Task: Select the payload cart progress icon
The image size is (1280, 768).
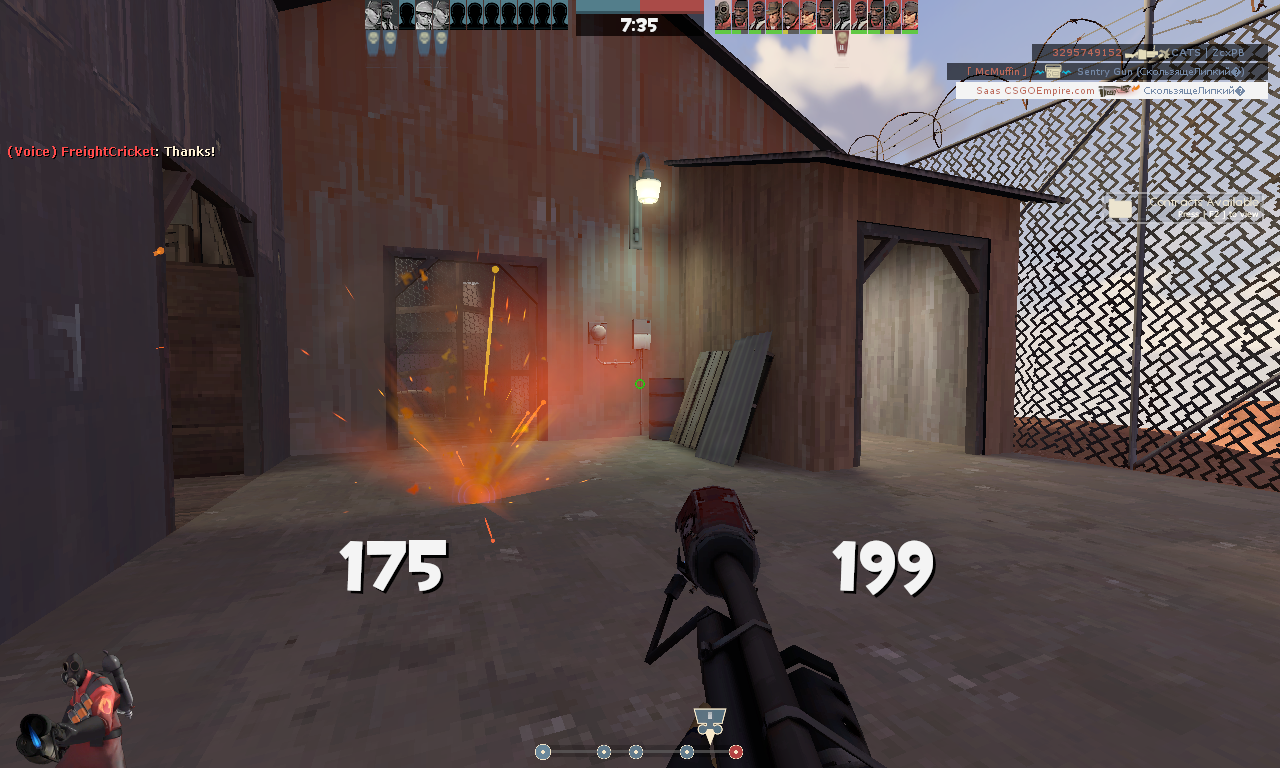Action: [x=710, y=722]
